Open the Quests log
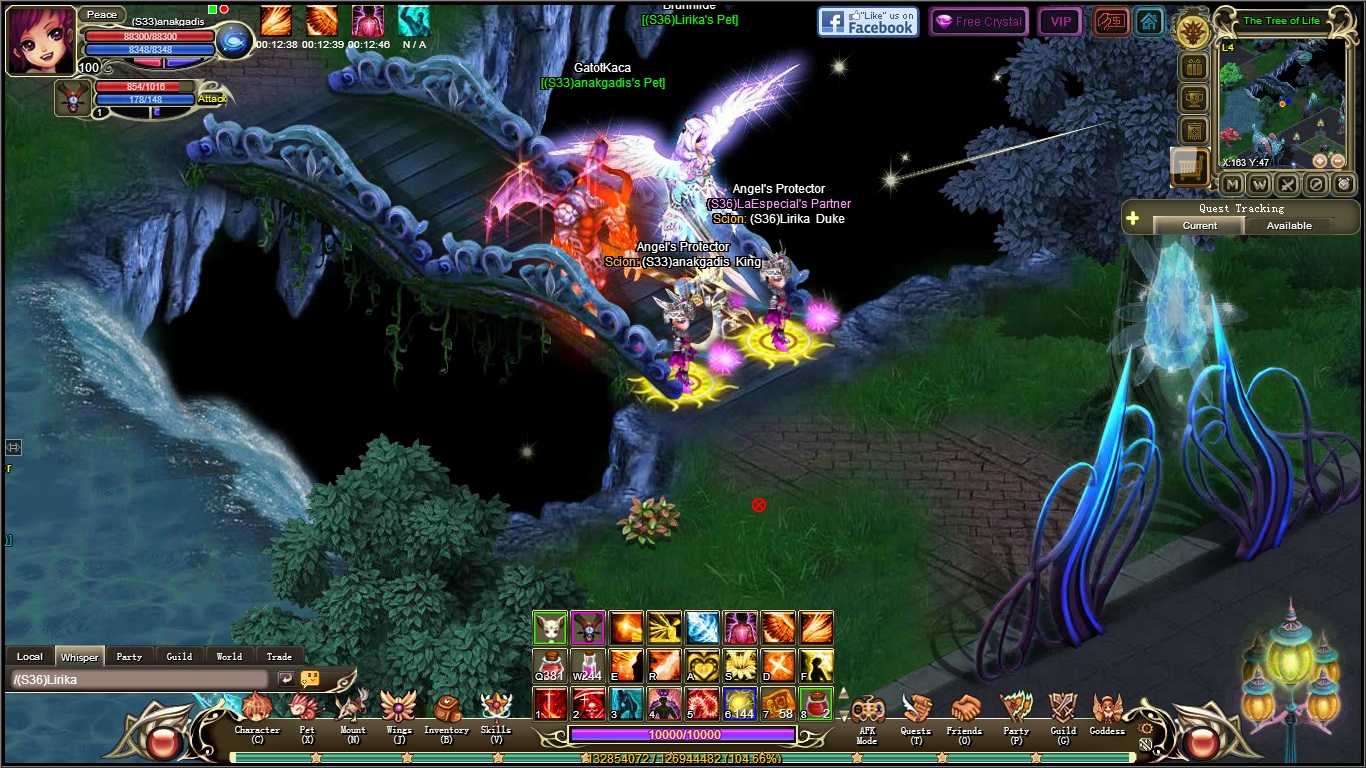The width and height of the screenshot is (1366, 768). [915, 714]
